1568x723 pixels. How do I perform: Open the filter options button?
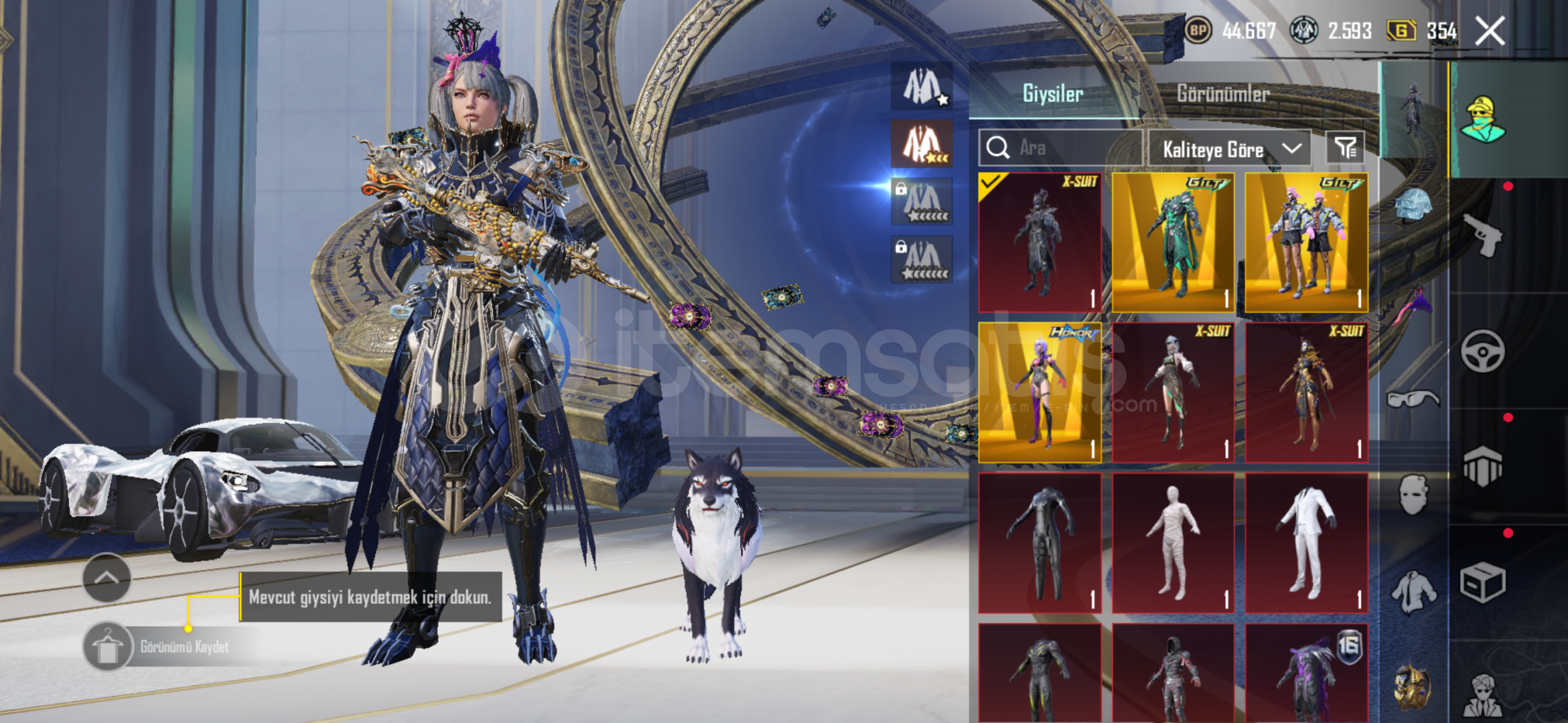point(1345,148)
